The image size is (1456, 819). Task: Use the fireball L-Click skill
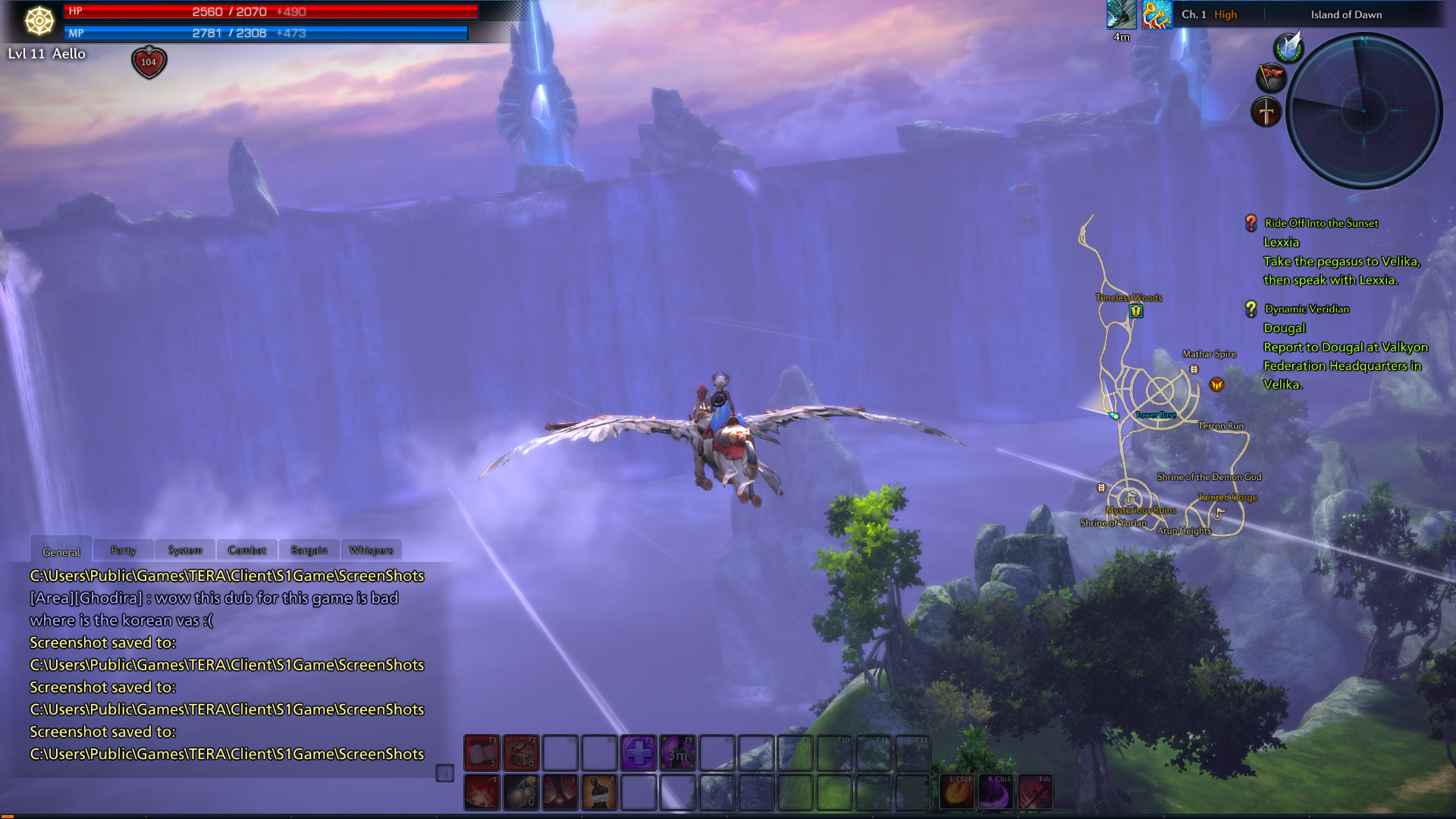pyautogui.click(x=958, y=792)
